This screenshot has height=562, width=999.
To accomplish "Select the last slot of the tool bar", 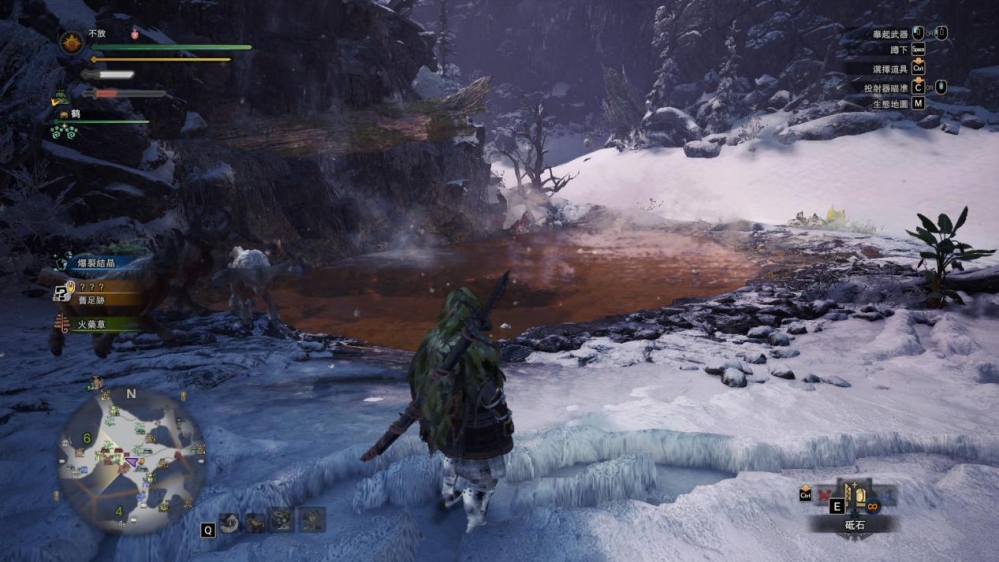I will (x=312, y=521).
